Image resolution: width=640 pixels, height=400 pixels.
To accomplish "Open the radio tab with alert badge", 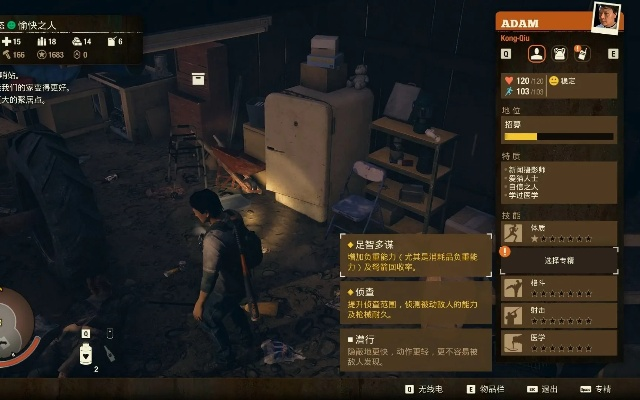I will coord(581,54).
